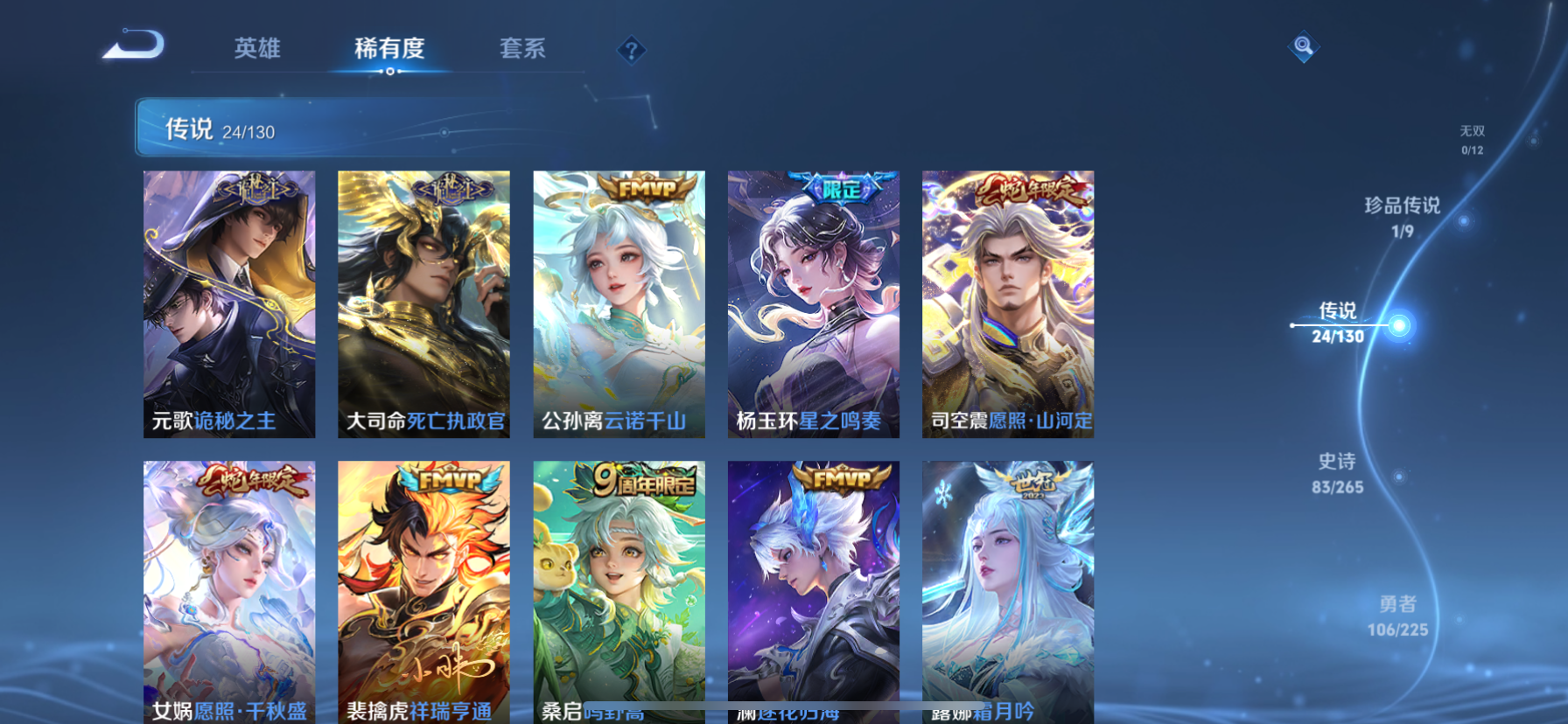Viewport: 1568px width, 724px height.
Task: Click the 限定 badge on 杨玉环's skin
Action: click(x=837, y=185)
